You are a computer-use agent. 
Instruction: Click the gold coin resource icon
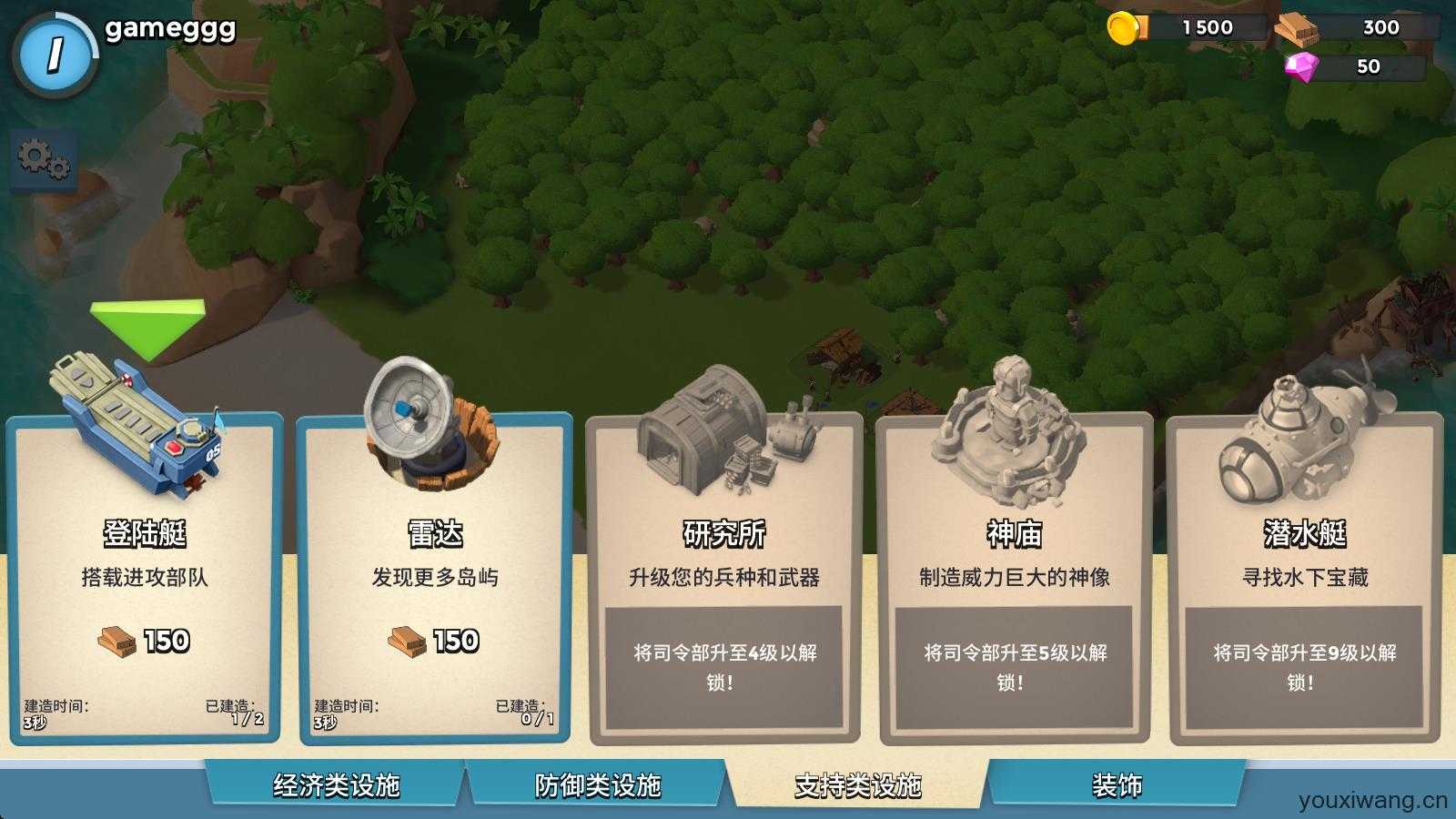point(1123,28)
